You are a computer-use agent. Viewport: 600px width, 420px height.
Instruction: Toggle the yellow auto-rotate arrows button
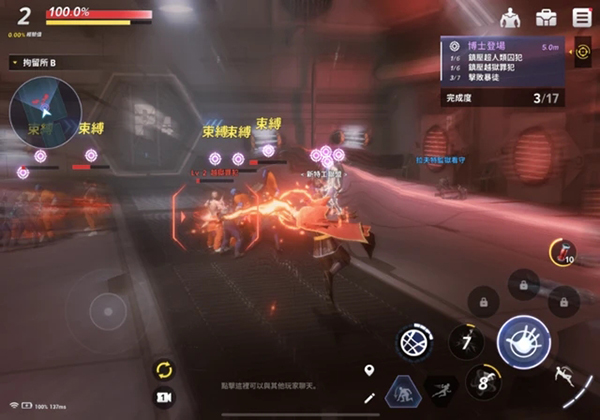pos(164,369)
